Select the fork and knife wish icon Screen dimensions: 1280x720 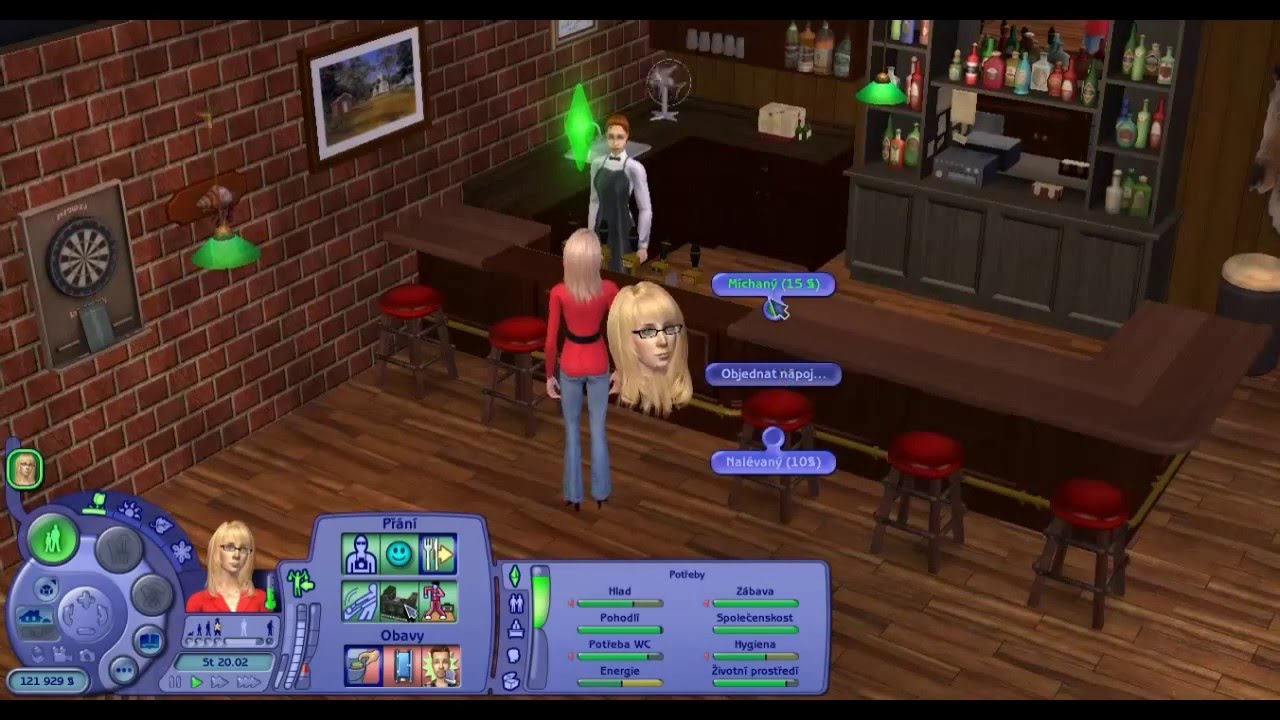click(x=438, y=554)
